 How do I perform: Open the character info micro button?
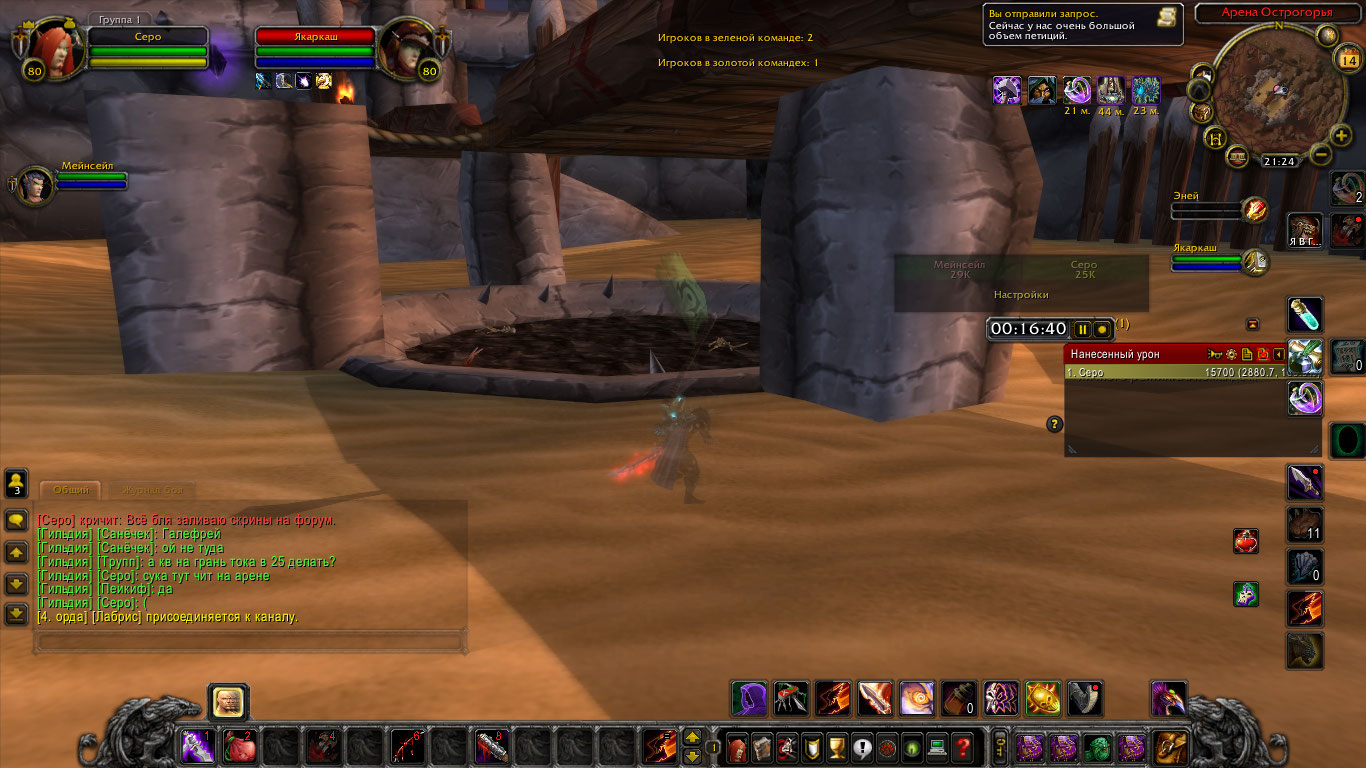pyautogui.click(x=737, y=747)
